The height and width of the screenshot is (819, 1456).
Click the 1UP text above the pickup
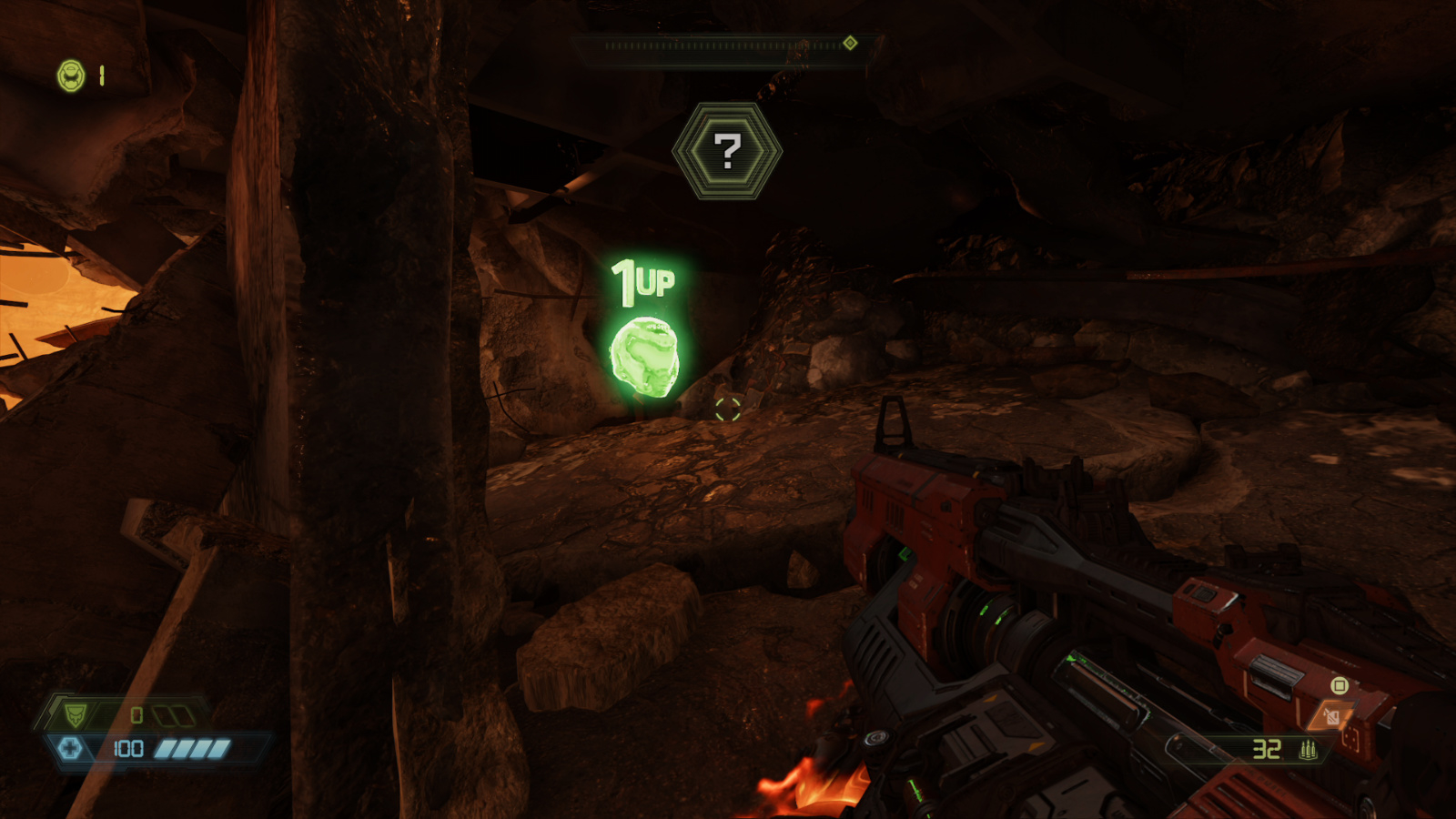pos(643,280)
